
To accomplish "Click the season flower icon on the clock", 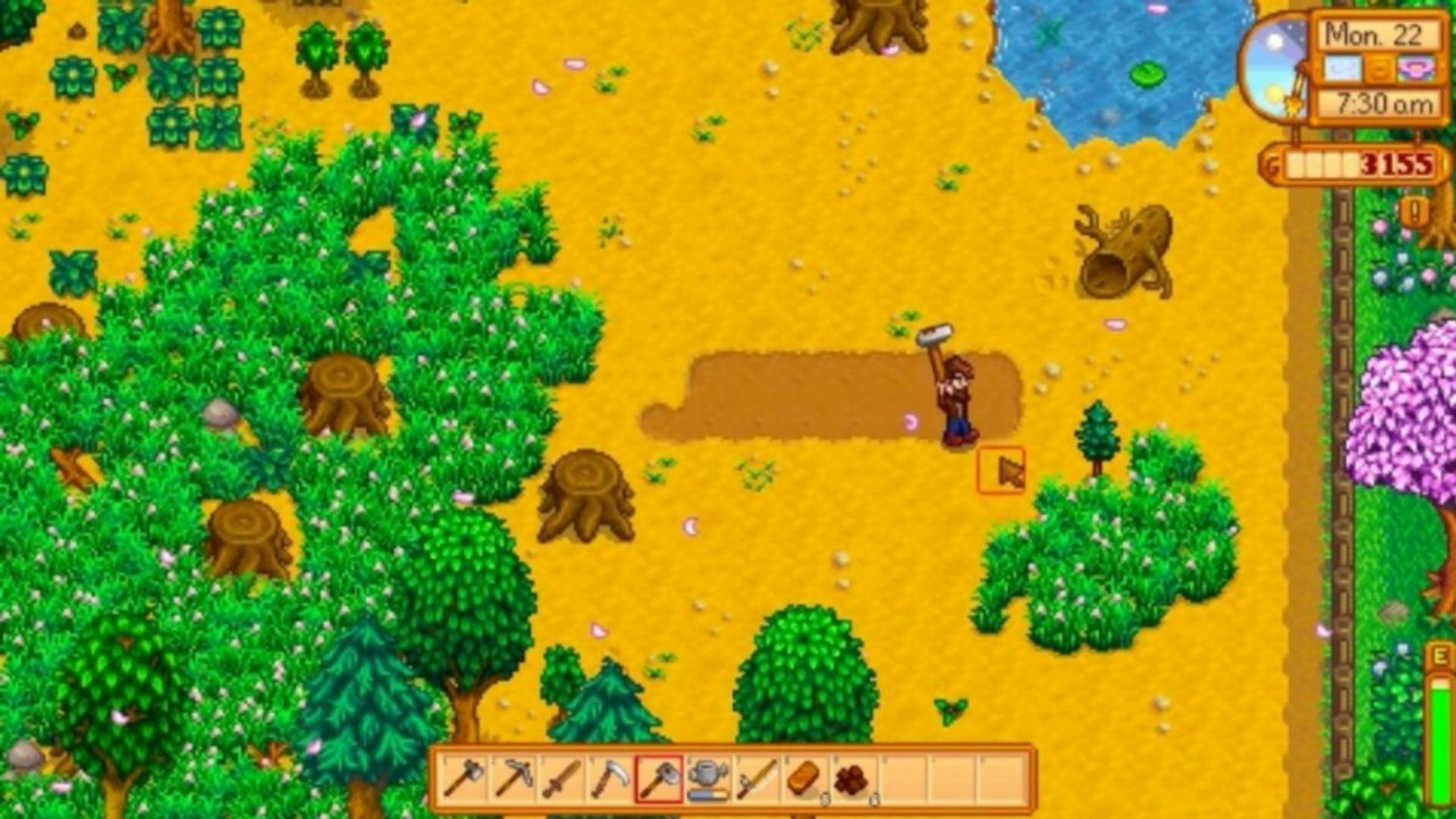I will coord(1415,68).
